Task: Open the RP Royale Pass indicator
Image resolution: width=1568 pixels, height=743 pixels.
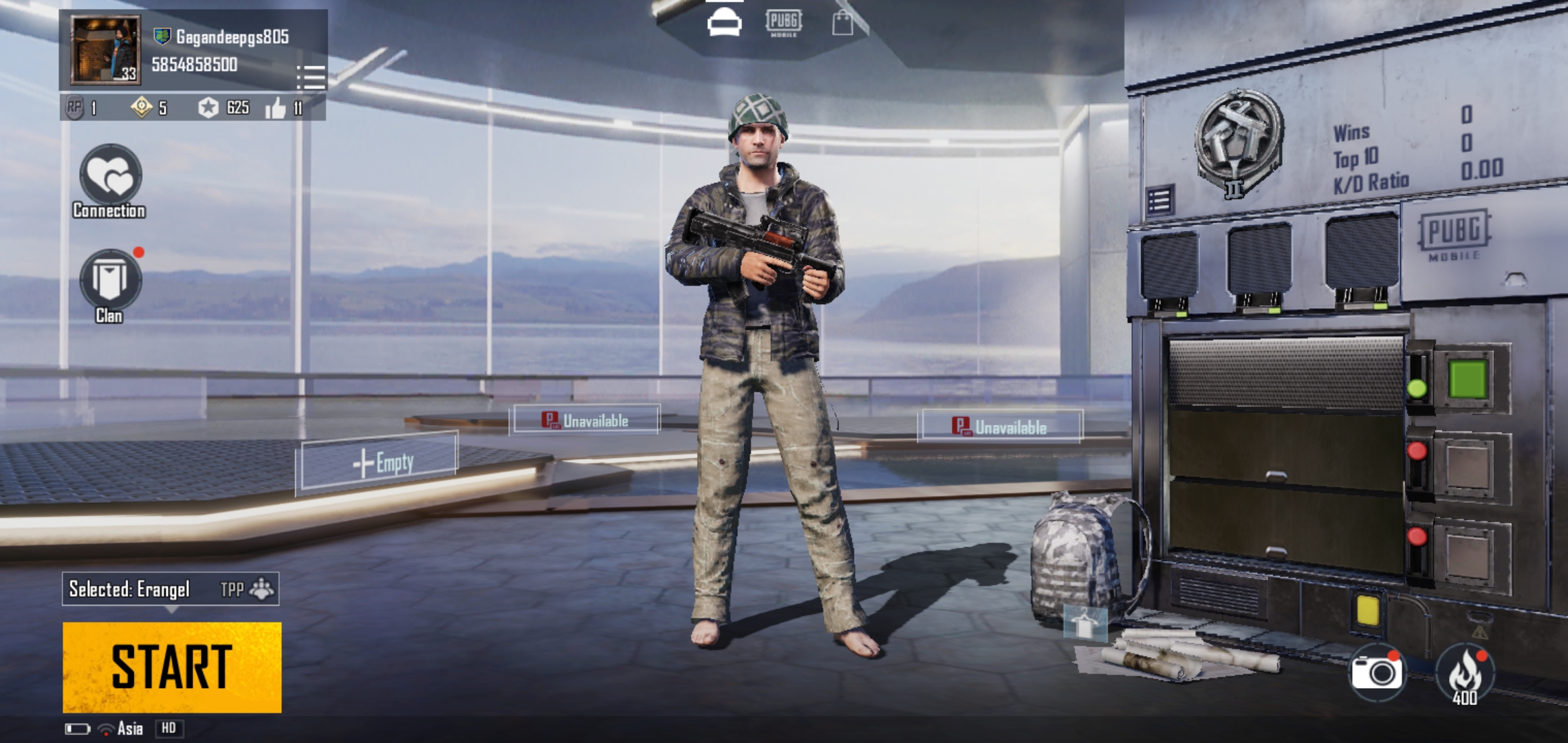Action: pyautogui.click(x=76, y=107)
